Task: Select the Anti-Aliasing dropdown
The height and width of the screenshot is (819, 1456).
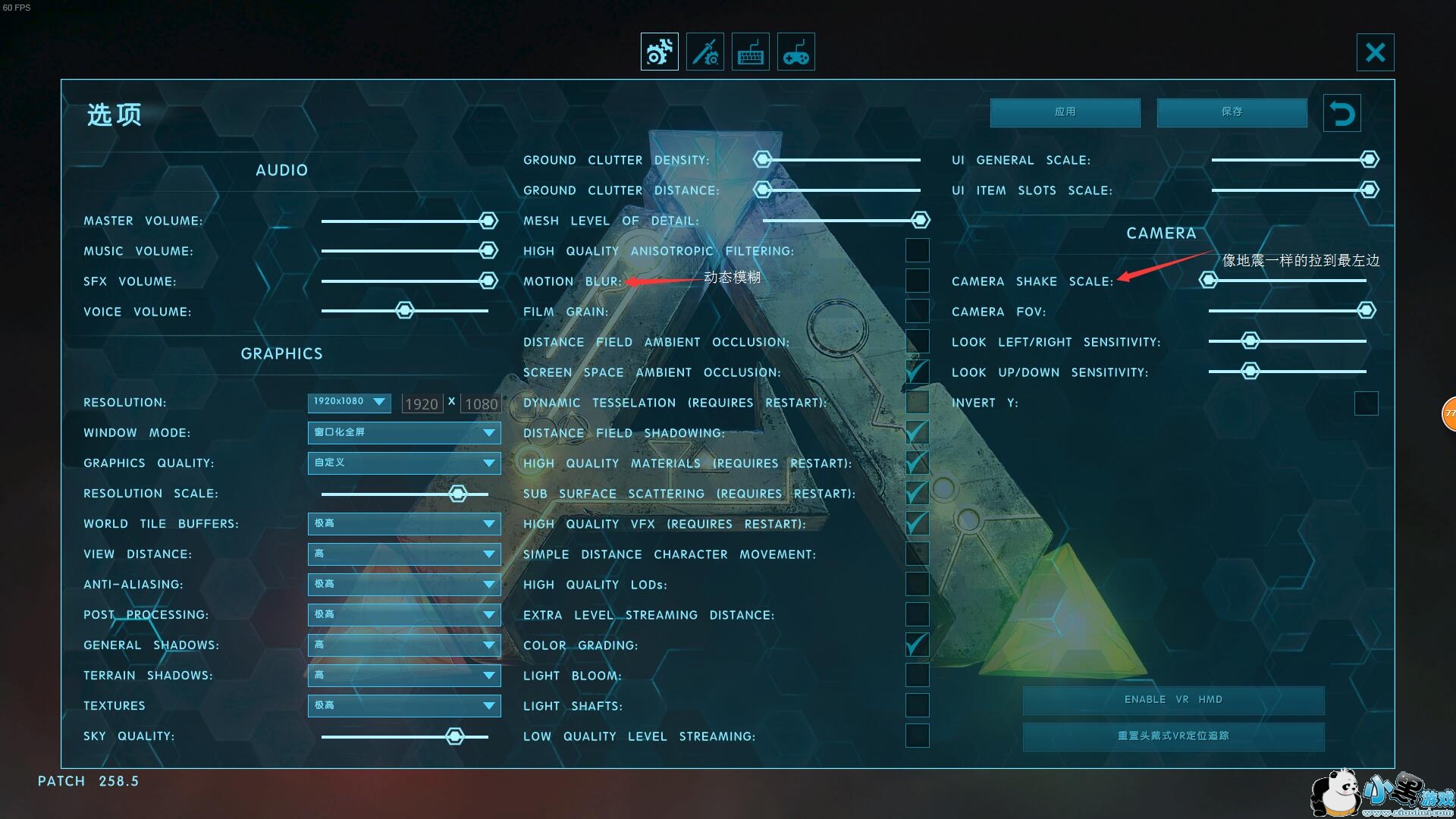Action: pyautogui.click(x=403, y=585)
